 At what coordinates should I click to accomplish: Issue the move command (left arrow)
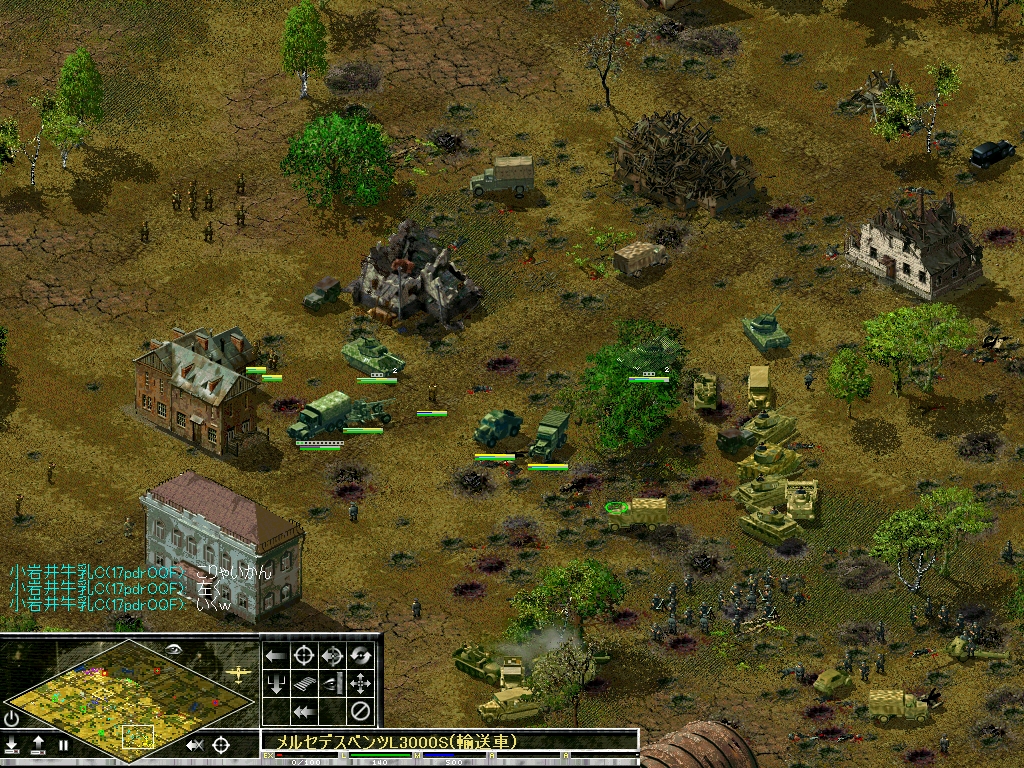277,656
